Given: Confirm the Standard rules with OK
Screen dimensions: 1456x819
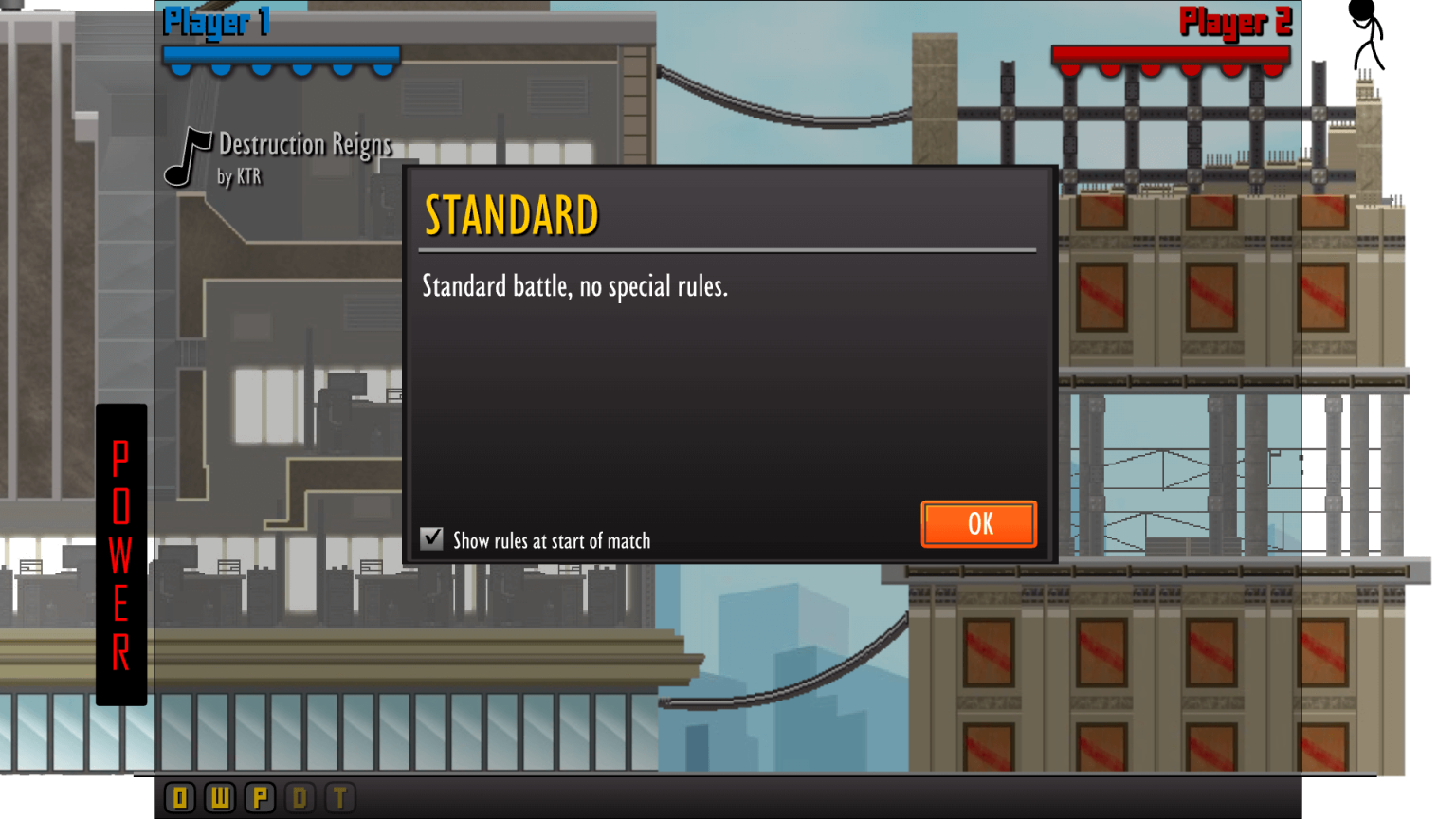Looking at the screenshot, I should (x=978, y=524).
